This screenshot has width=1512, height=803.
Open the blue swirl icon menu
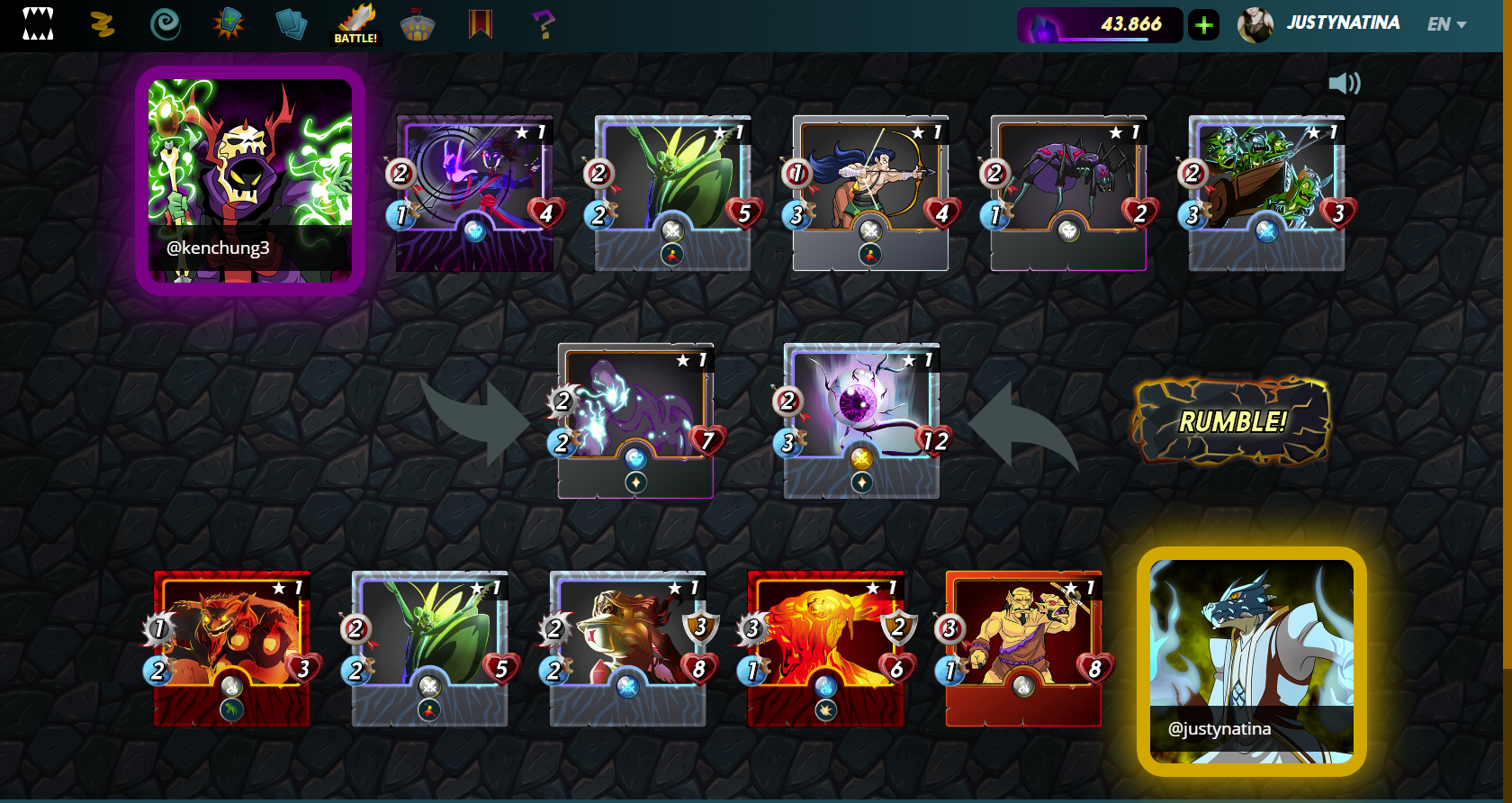pos(165,24)
